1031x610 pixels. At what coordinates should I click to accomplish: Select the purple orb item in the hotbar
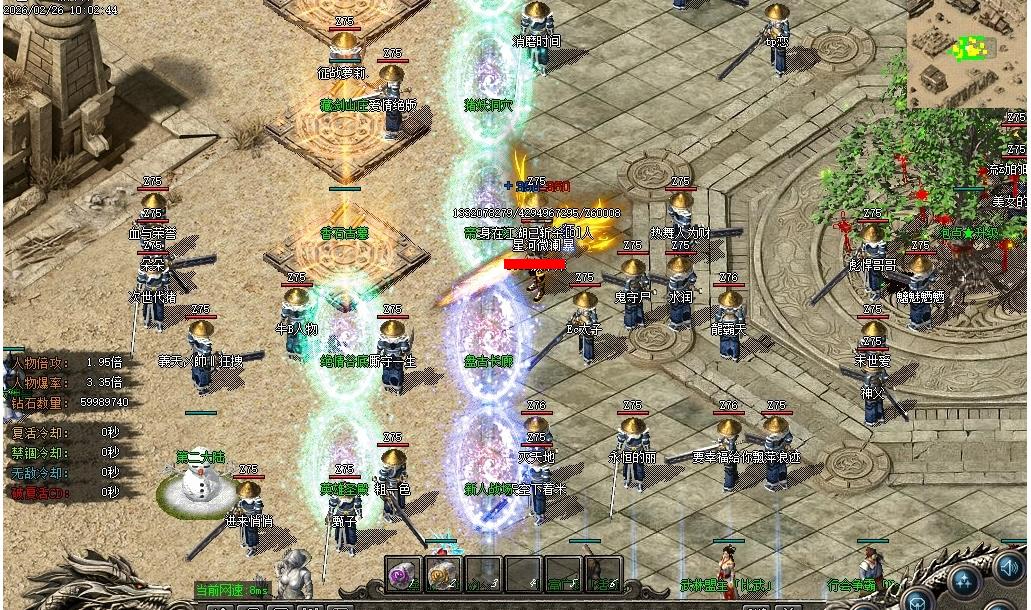pos(403,574)
